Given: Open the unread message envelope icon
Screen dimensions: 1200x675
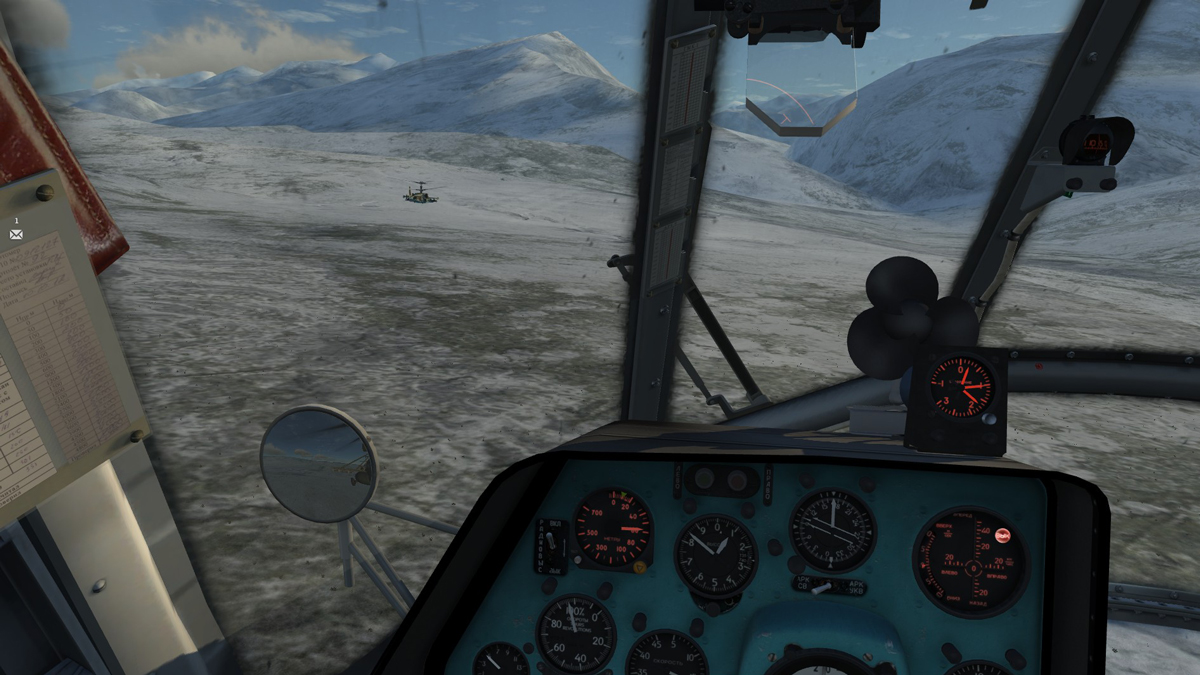Looking at the screenshot, I should 16,234.
